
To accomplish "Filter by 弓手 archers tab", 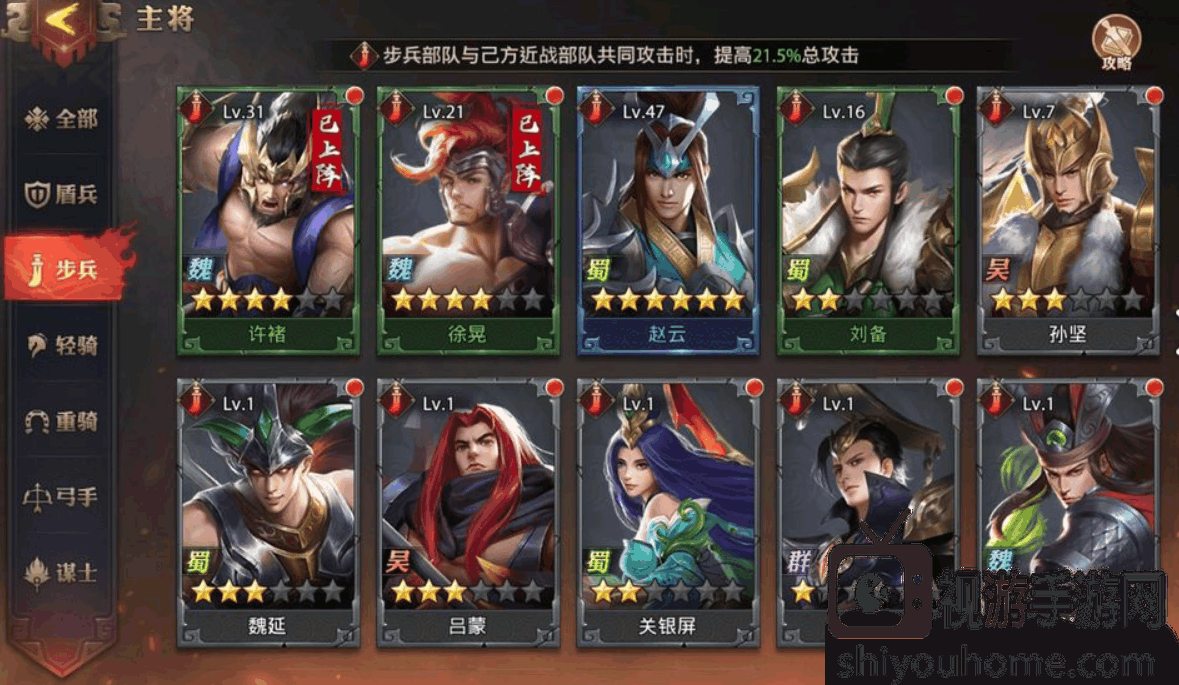I will pos(62,497).
